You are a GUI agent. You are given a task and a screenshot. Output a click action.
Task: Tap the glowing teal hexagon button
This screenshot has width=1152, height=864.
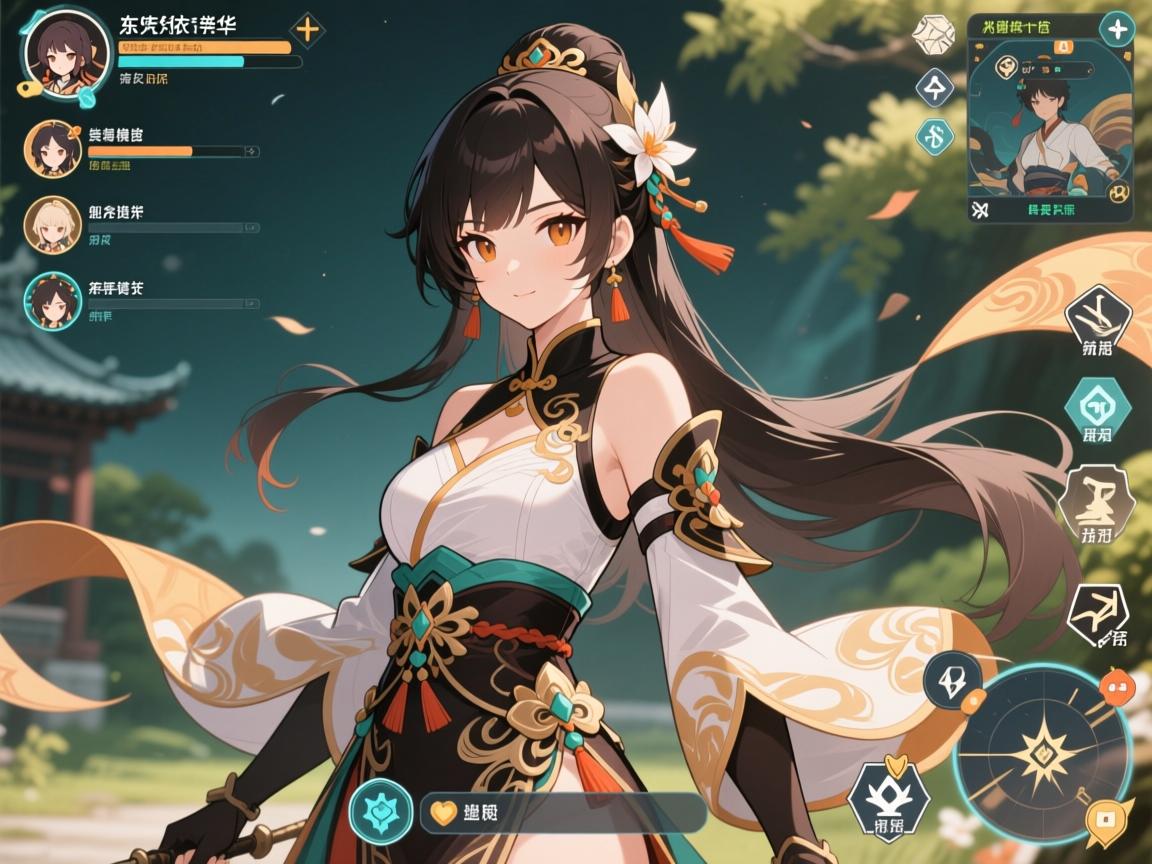(381, 812)
